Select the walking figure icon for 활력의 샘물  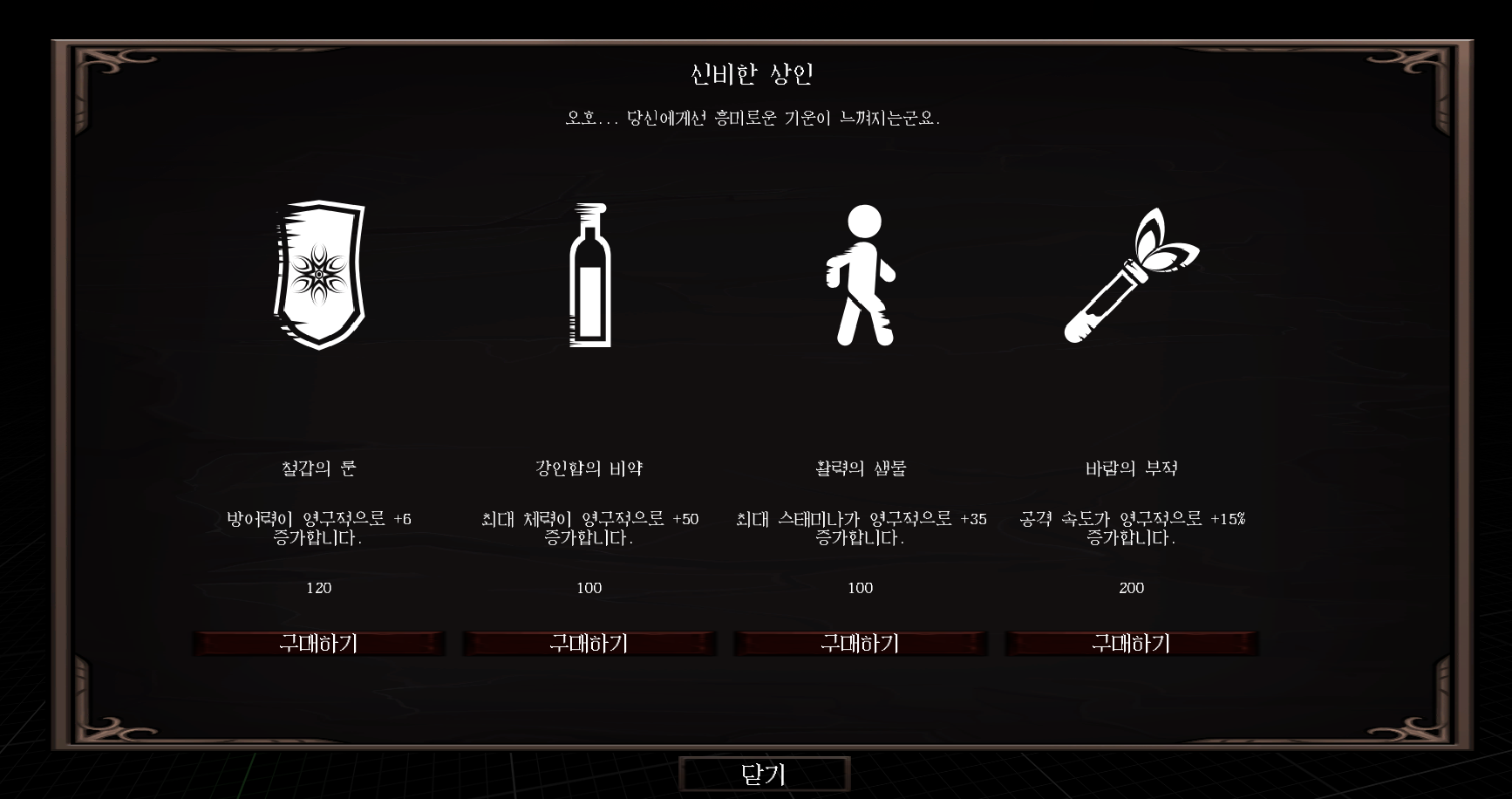click(862, 275)
